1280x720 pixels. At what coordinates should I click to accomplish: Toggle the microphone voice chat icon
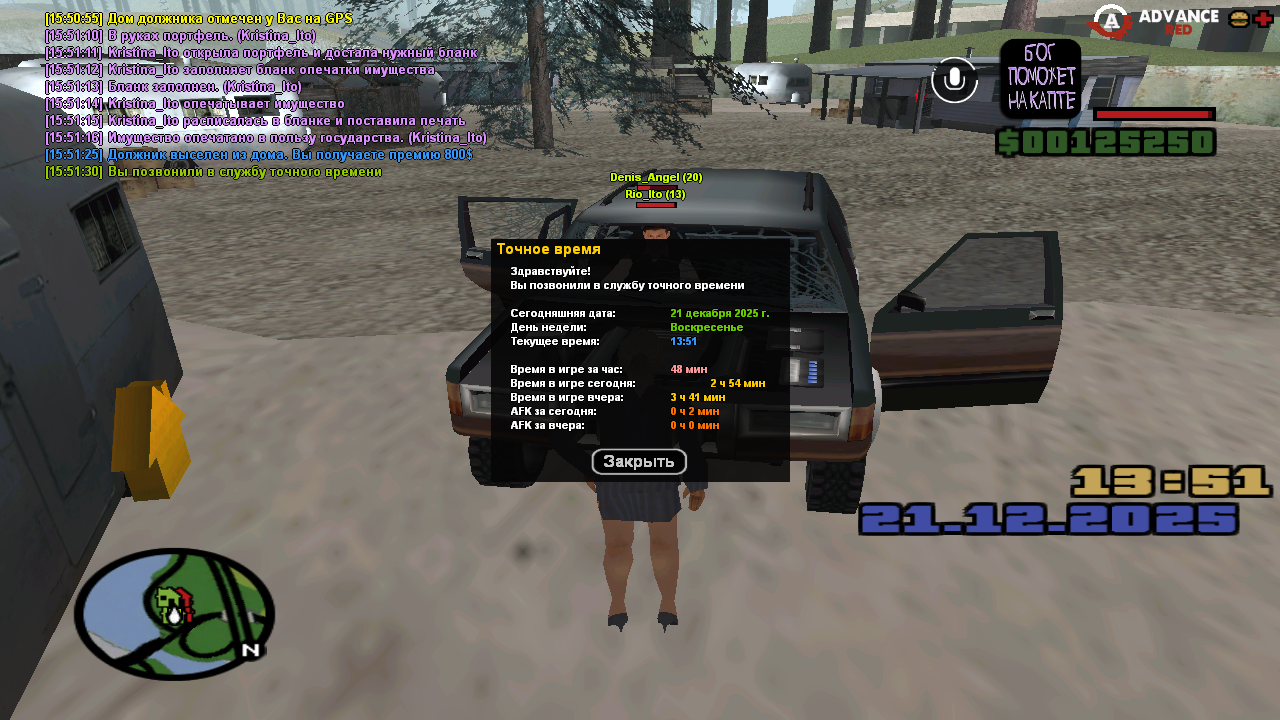tap(954, 80)
